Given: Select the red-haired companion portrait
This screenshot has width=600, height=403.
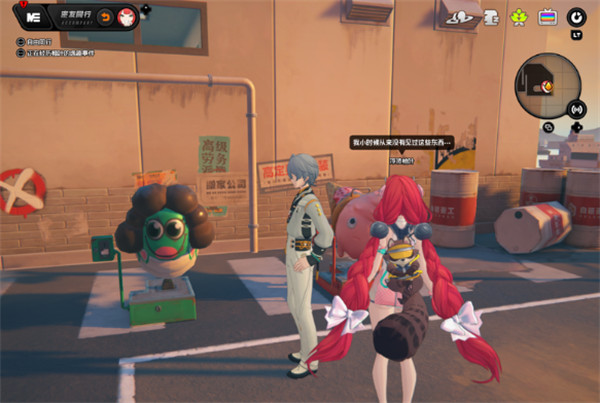Looking at the screenshot, I should 126,17.
